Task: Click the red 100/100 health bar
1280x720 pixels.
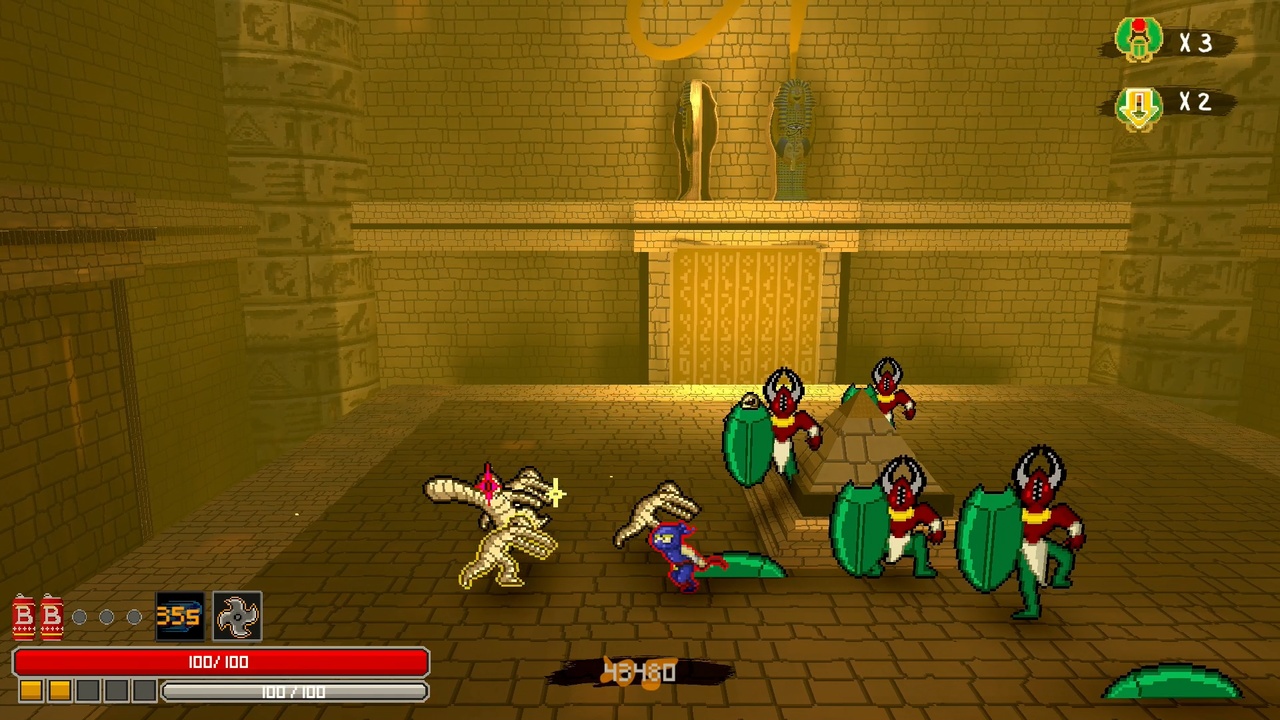Action: pyautogui.click(x=220, y=662)
